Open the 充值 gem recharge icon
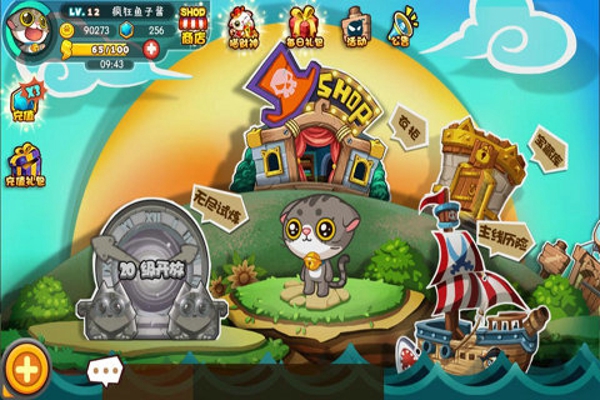Screen dimensions: 600x400 24,103
